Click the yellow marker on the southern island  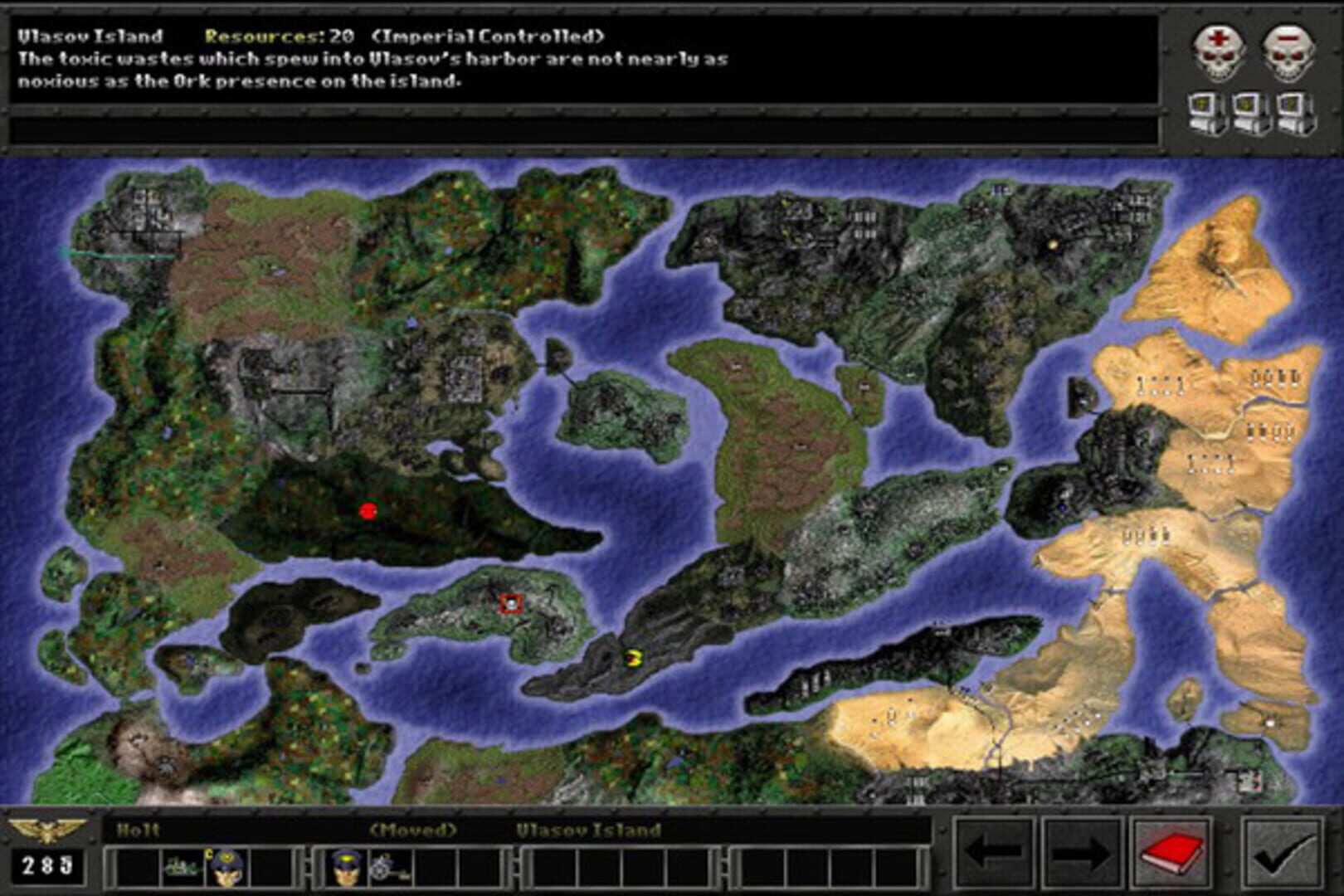[632, 656]
